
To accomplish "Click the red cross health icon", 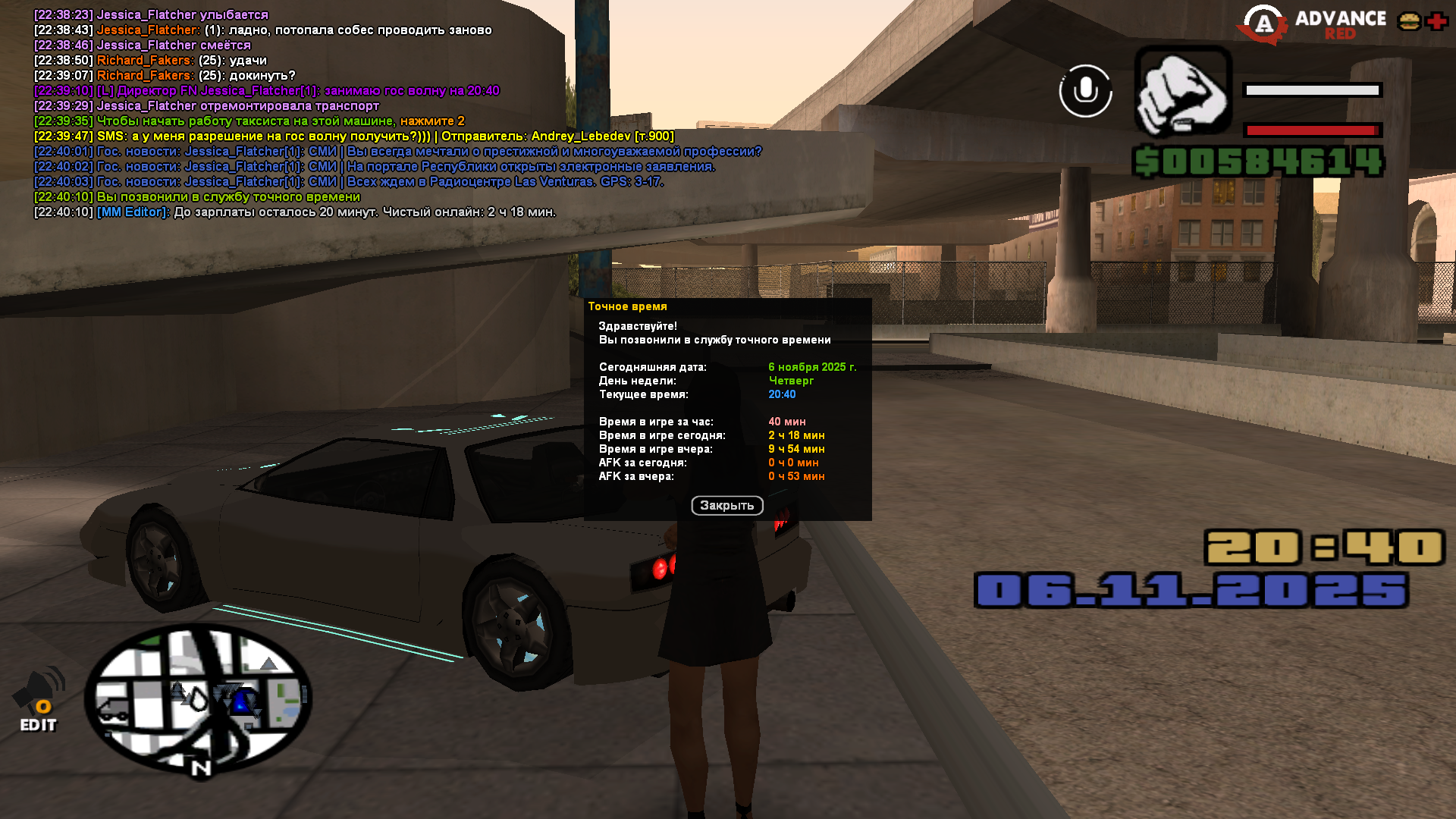I will click(1436, 21).
